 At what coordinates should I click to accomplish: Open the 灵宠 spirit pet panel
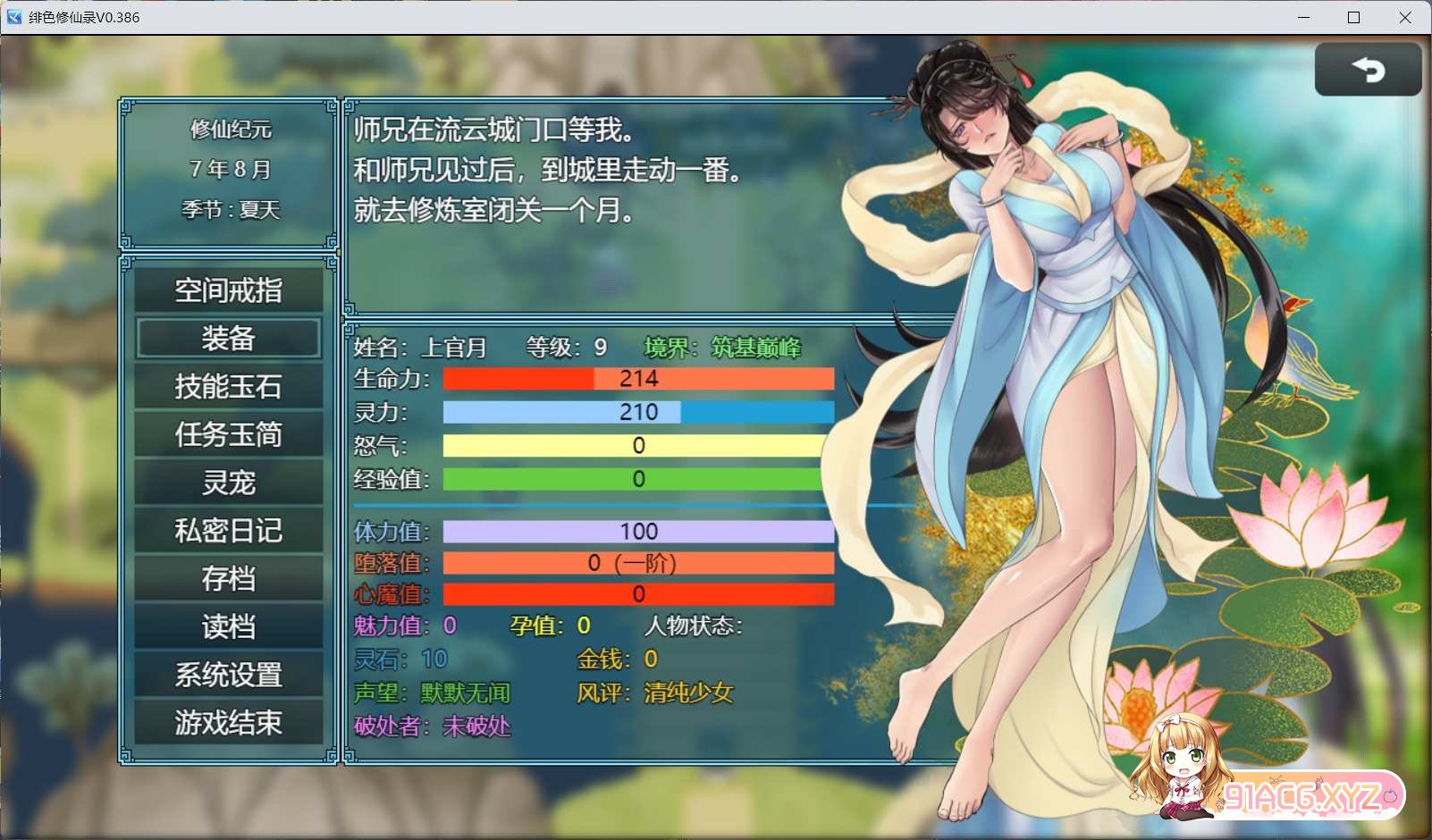coord(228,483)
